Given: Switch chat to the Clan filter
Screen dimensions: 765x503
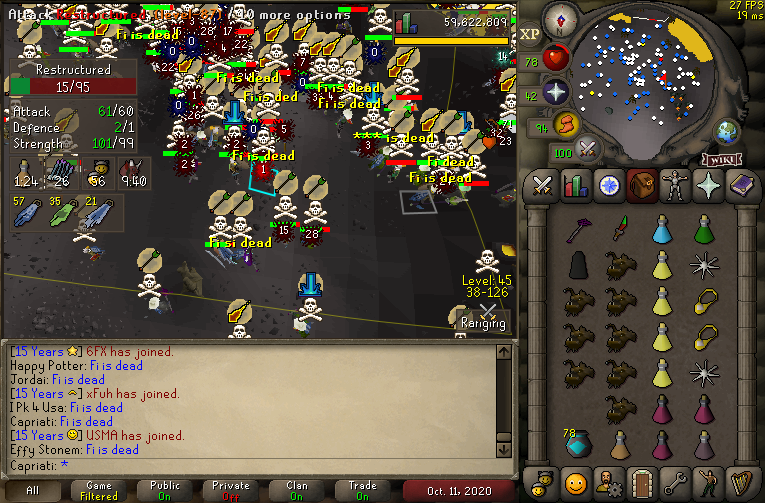Looking at the screenshot, I should [297, 490].
